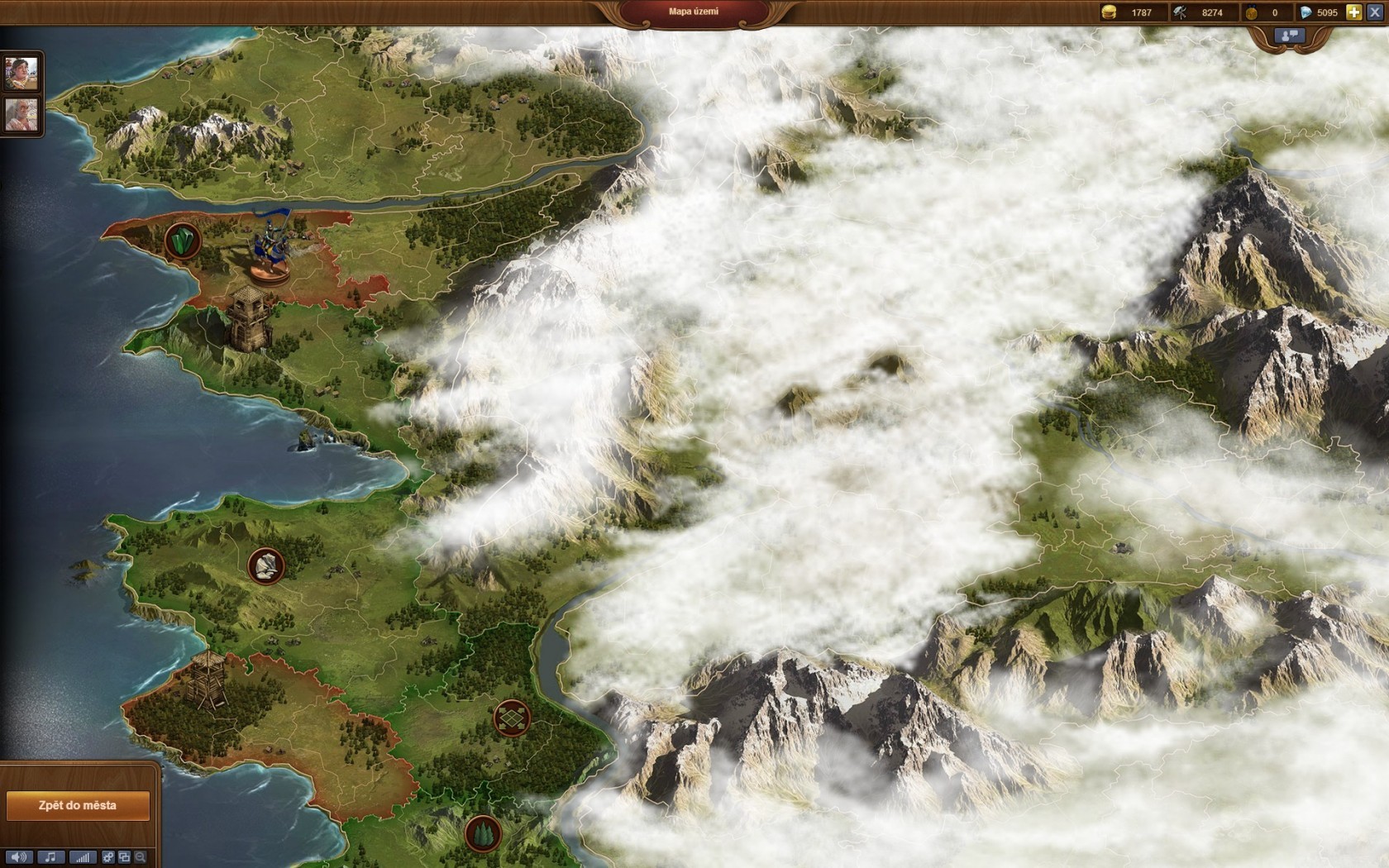Screen dimensions: 1389x868
Task: Click the magnifier zoom-out button
Action: pyautogui.click(x=141, y=857)
